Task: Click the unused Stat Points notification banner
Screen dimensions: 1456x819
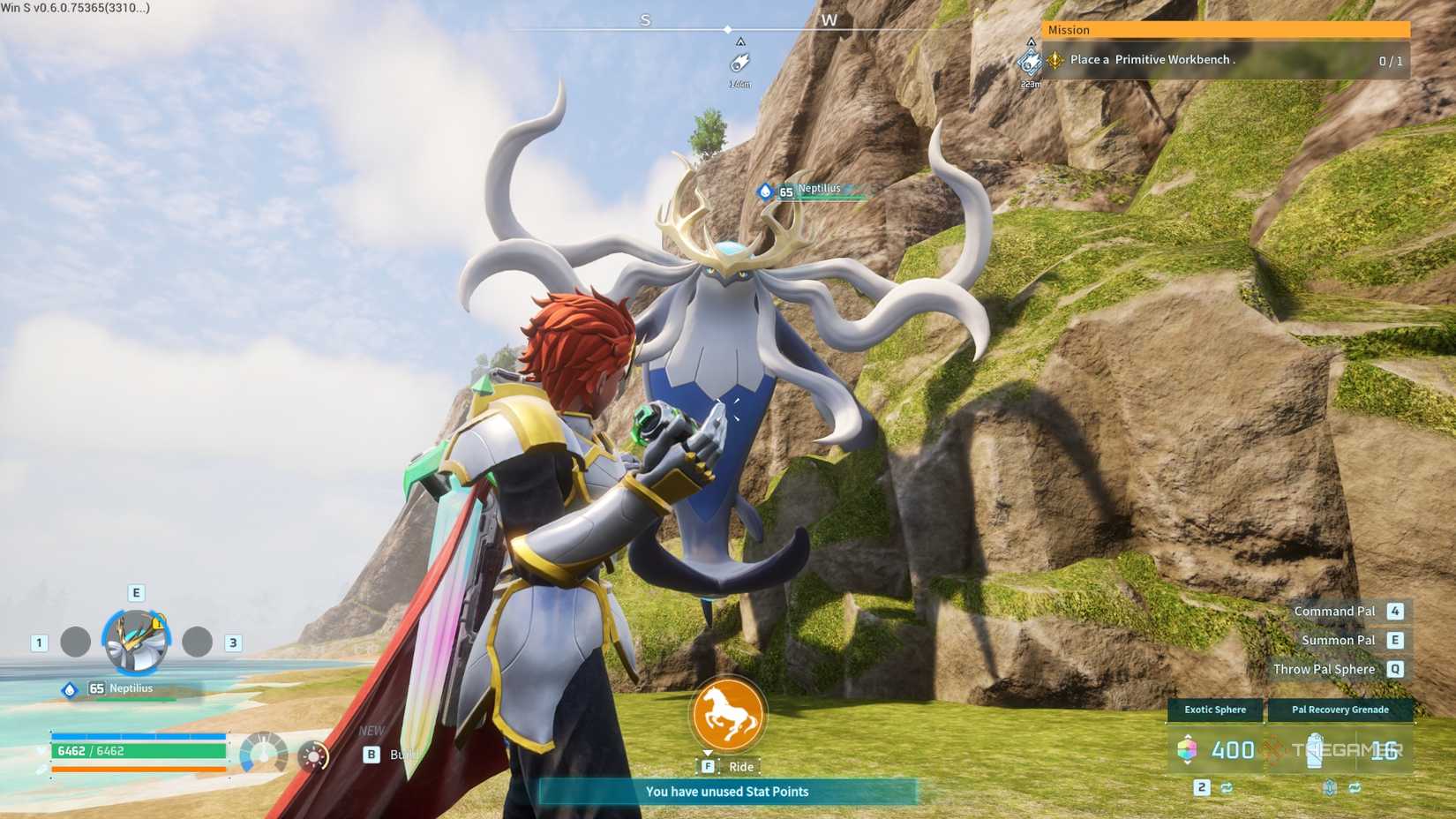Action: click(726, 792)
